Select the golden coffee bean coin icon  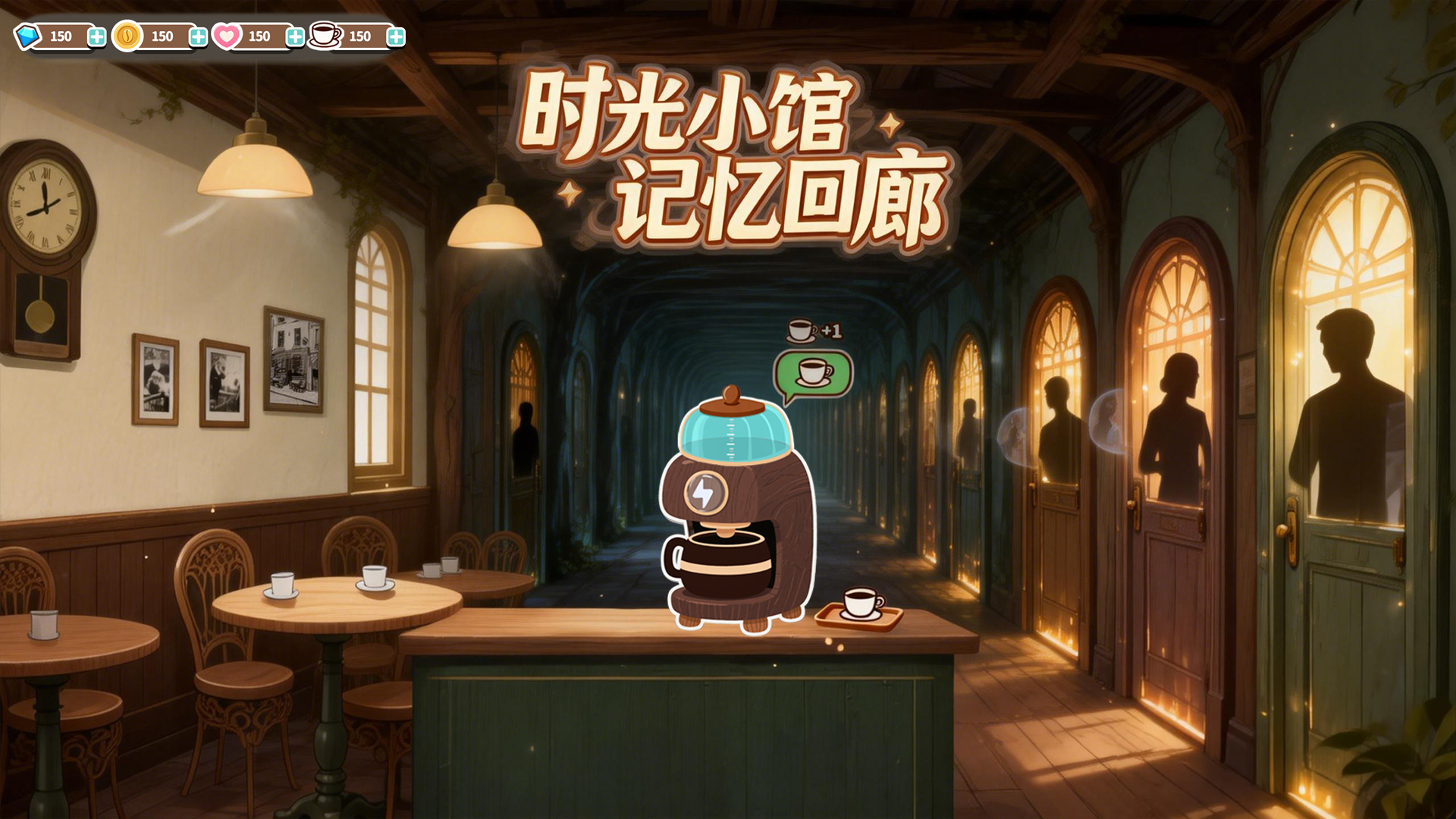coord(127,36)
